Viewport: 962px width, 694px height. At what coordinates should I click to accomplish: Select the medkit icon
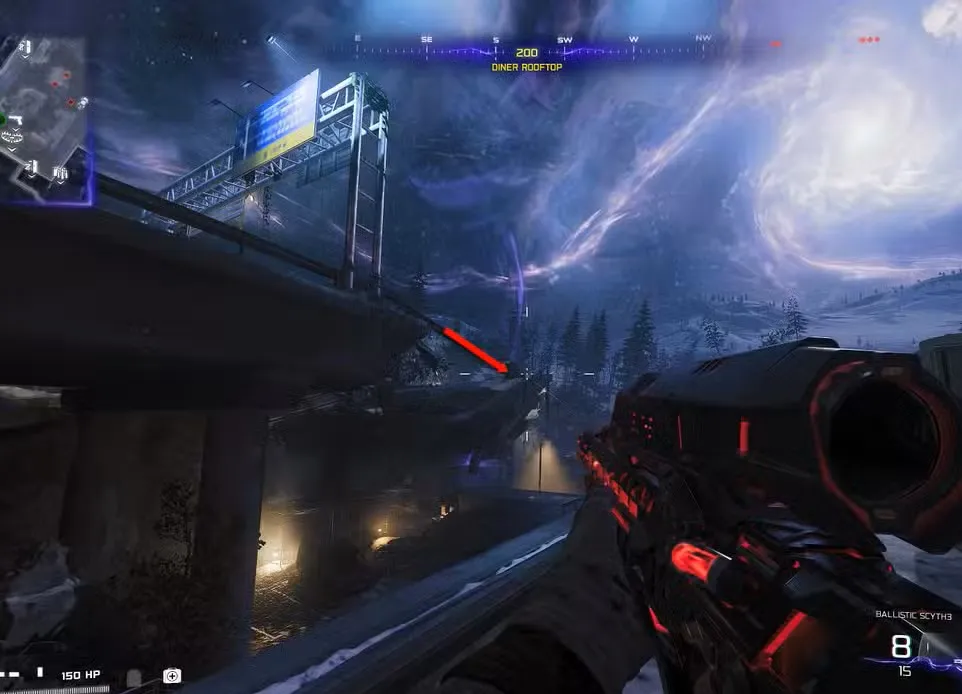[172, 676]
